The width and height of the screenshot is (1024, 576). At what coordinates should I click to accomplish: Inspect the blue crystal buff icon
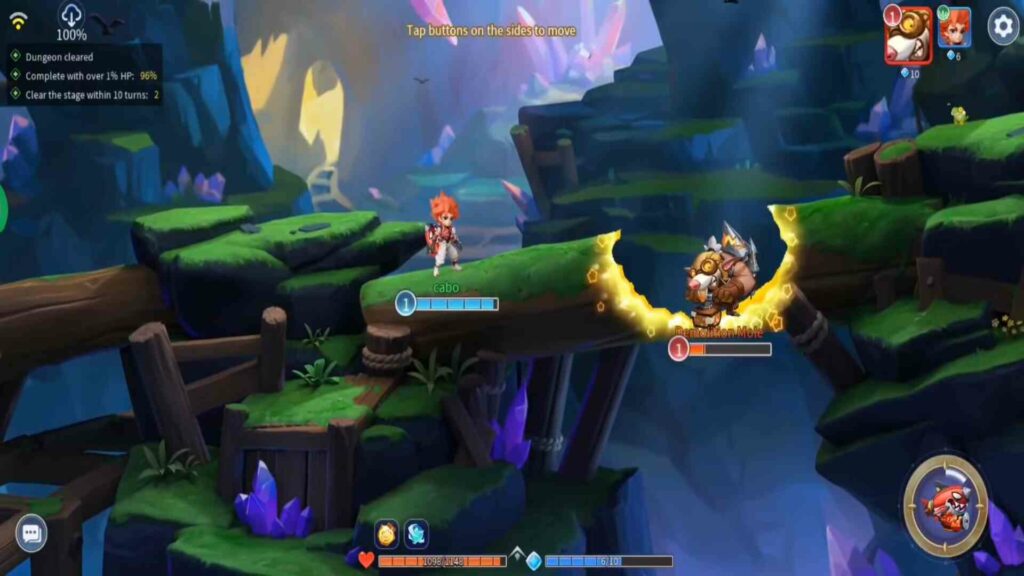point(416,533)
